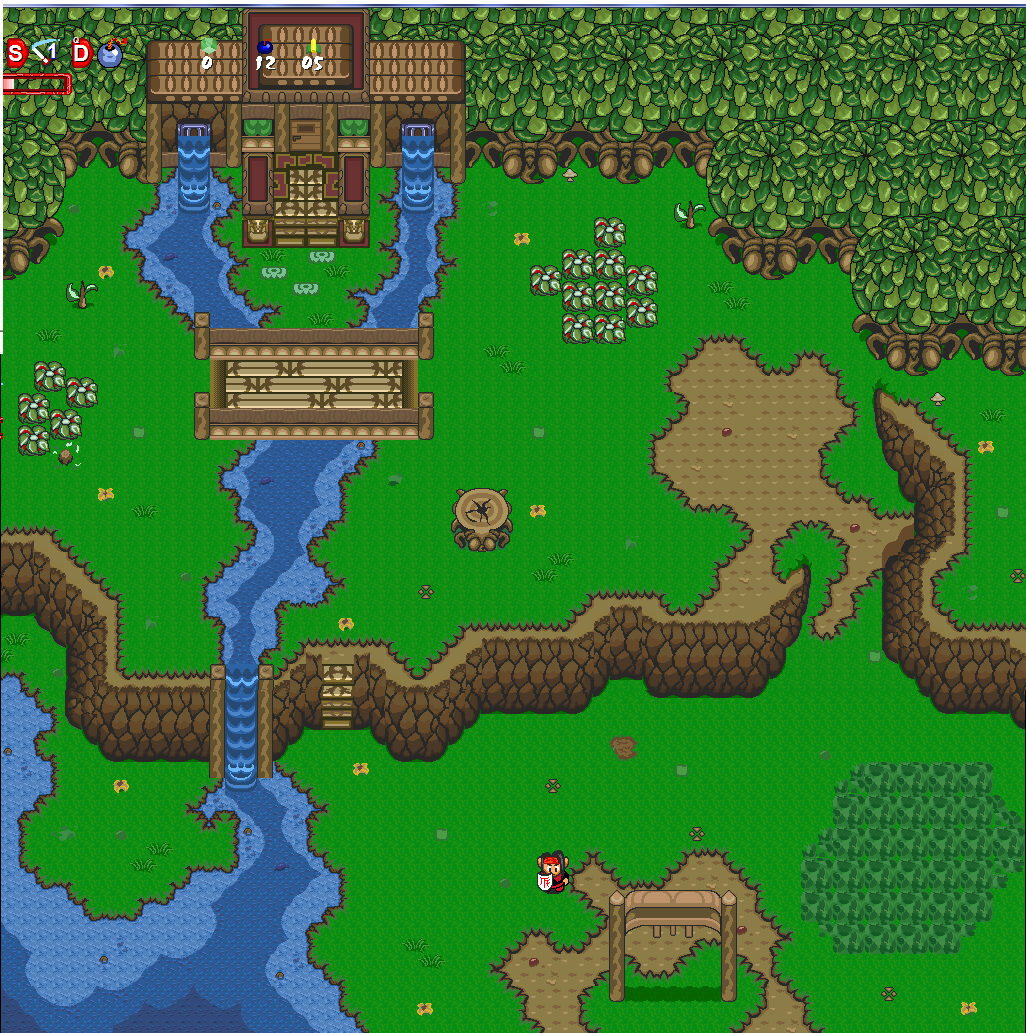Image resolution: width=1026 pixels, height=1033 pixels.
Task: Select the equipped bomb item icon
Action: point(109,53)
